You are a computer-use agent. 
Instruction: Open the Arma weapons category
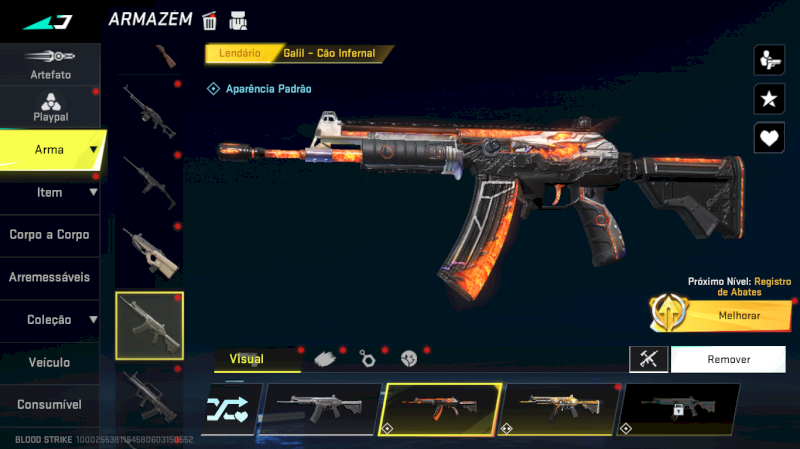(50, 150)
